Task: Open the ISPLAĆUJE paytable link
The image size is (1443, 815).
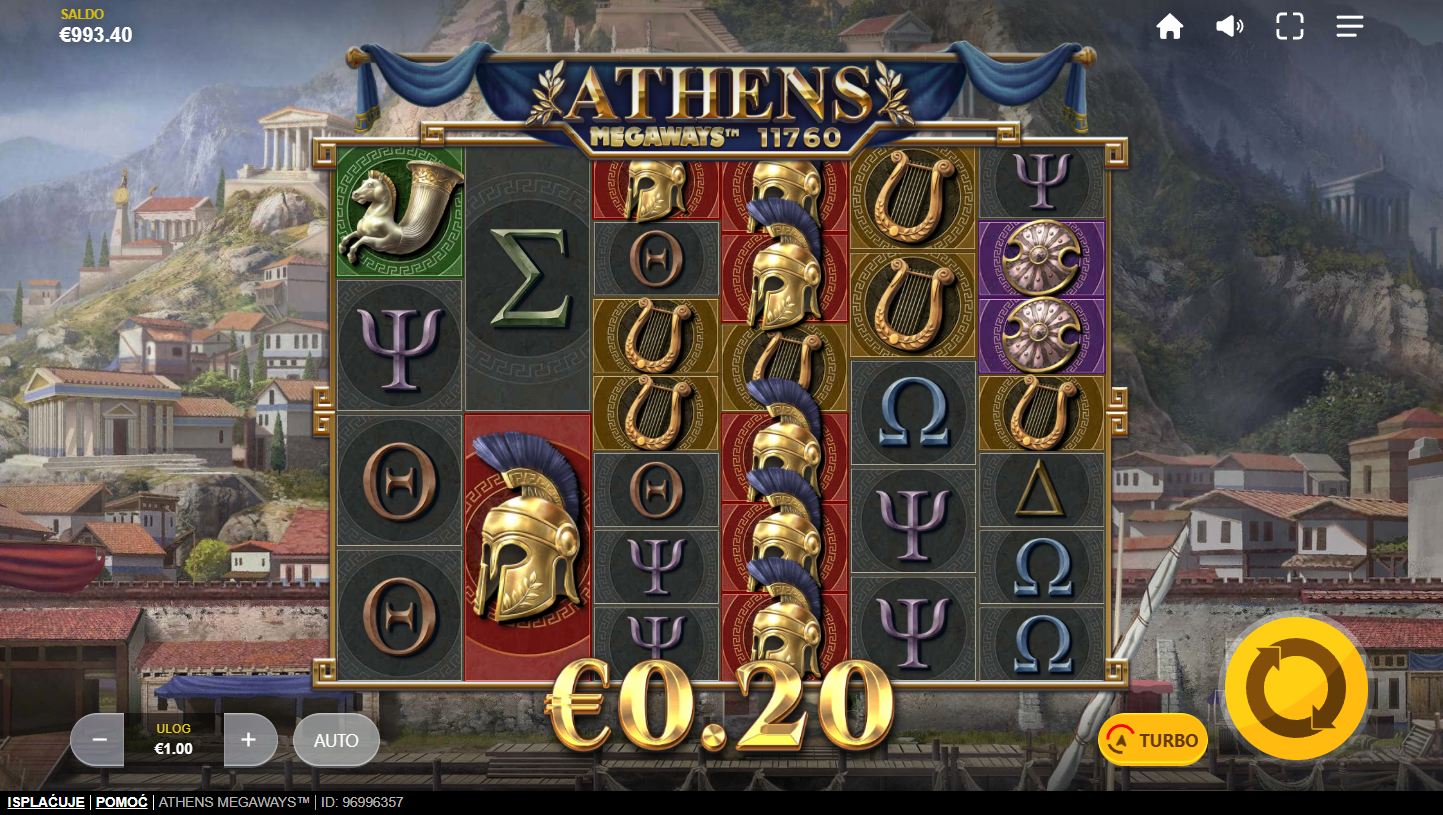Action: click(45, 802)
